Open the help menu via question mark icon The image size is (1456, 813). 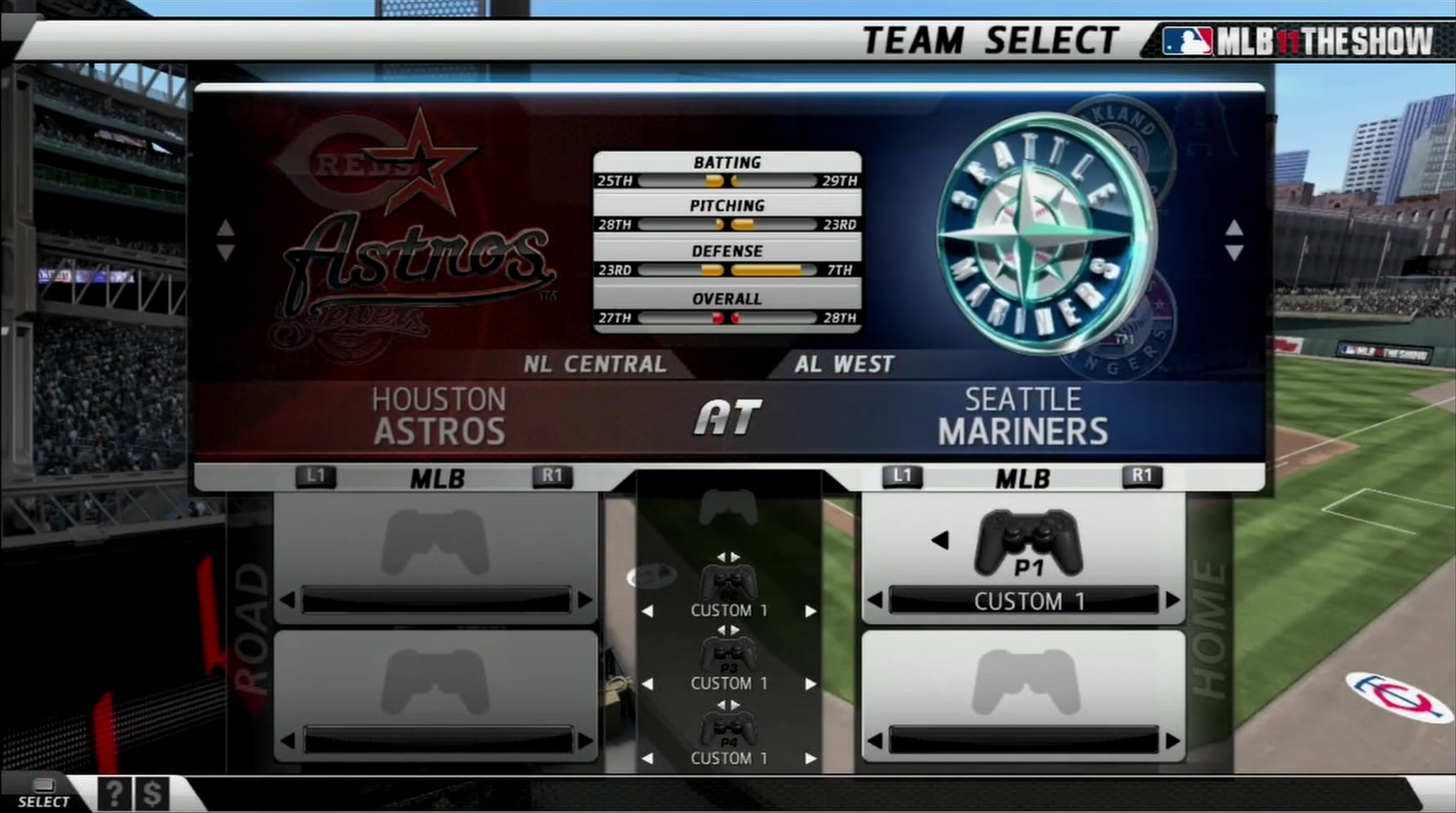tap(114, 793)
